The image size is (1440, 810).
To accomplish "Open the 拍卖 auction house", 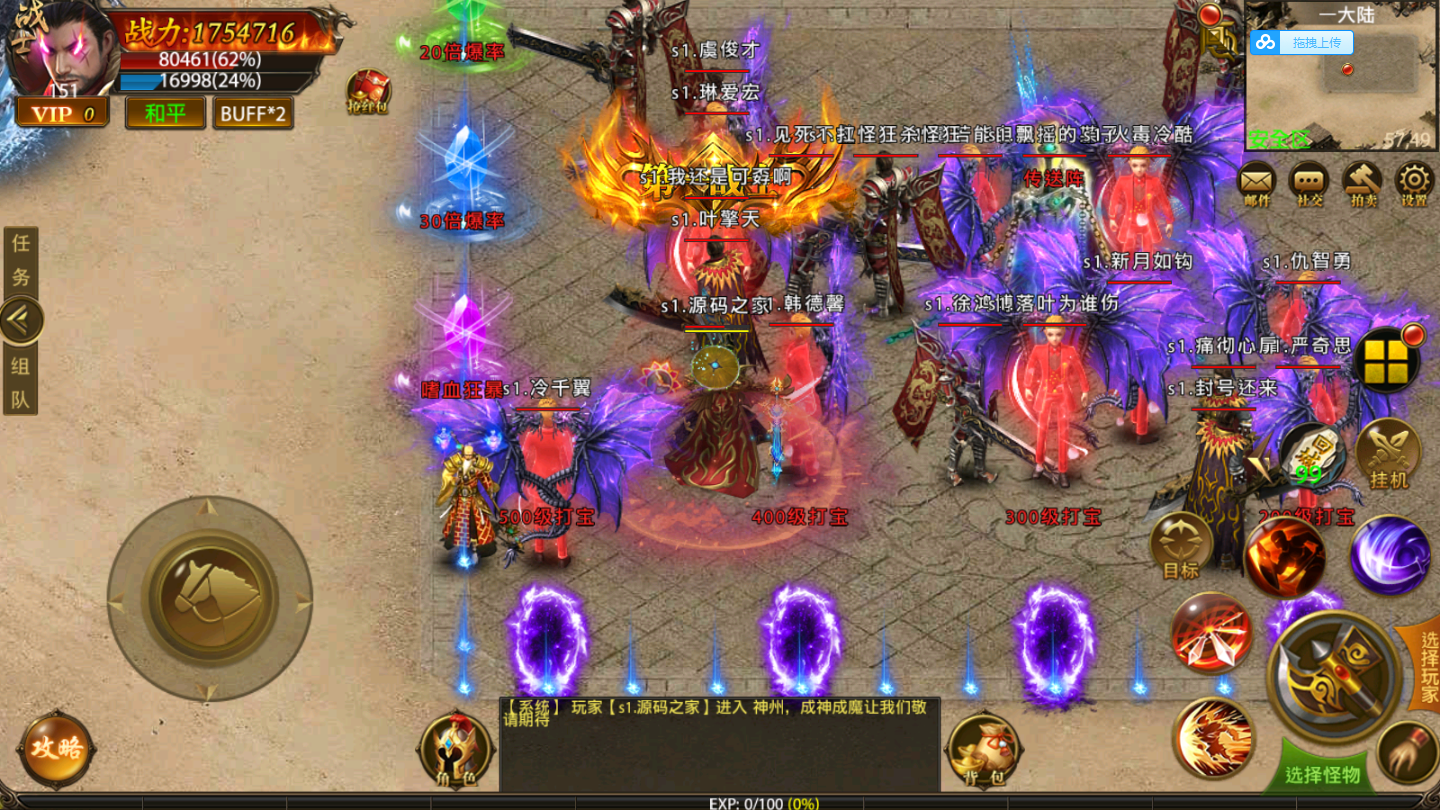I will click(x=1362, y=183).
